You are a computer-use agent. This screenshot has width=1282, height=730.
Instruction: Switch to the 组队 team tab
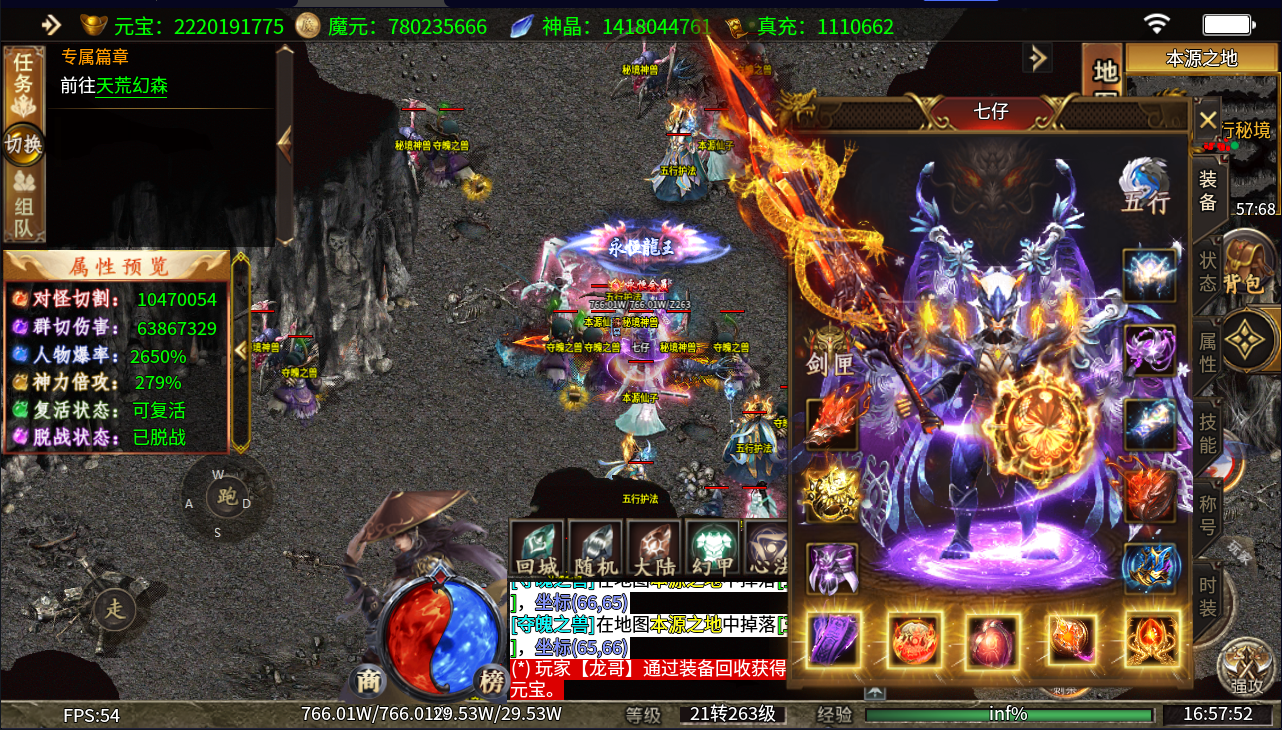pos(22,204)
